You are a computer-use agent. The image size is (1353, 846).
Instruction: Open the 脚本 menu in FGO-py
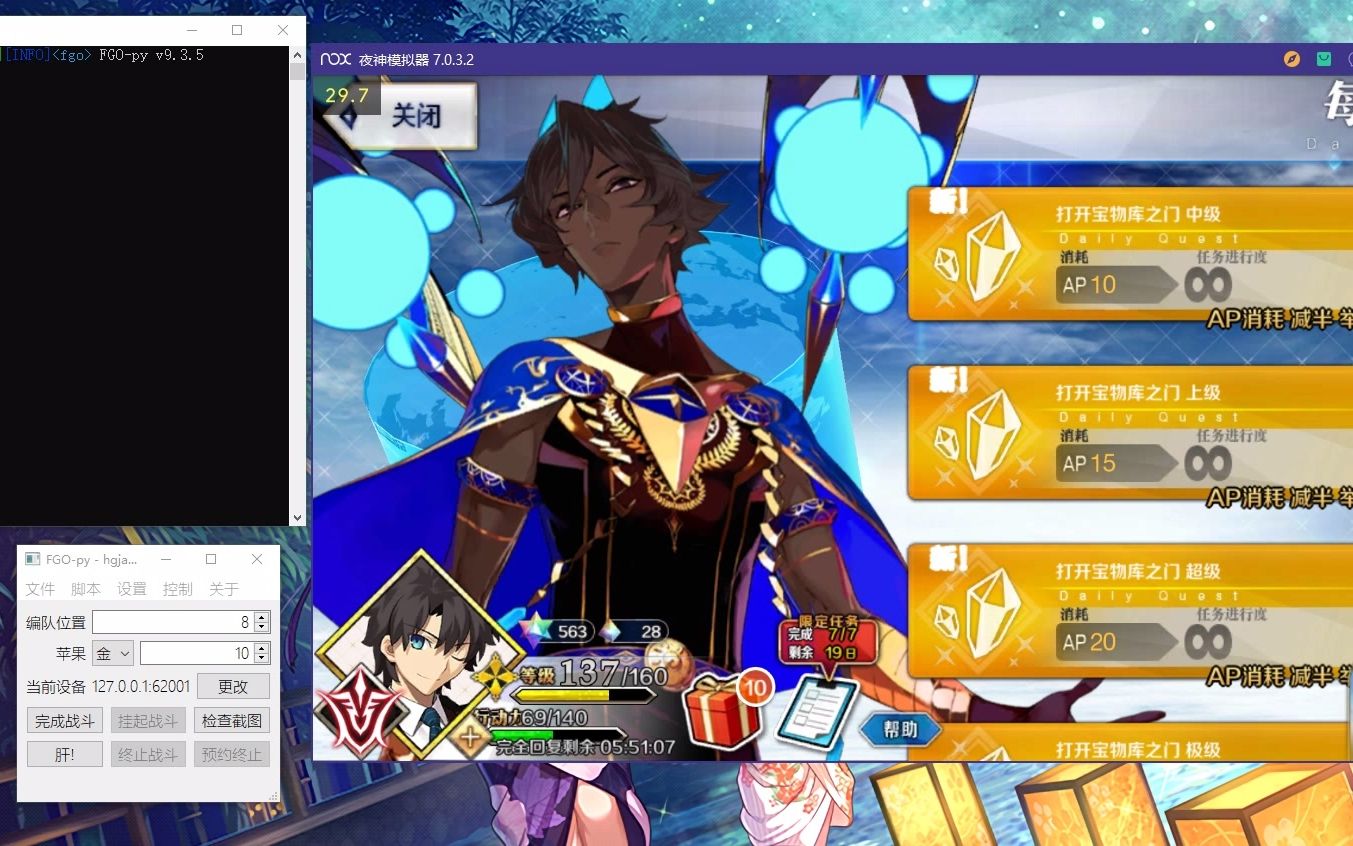(86, 589)
